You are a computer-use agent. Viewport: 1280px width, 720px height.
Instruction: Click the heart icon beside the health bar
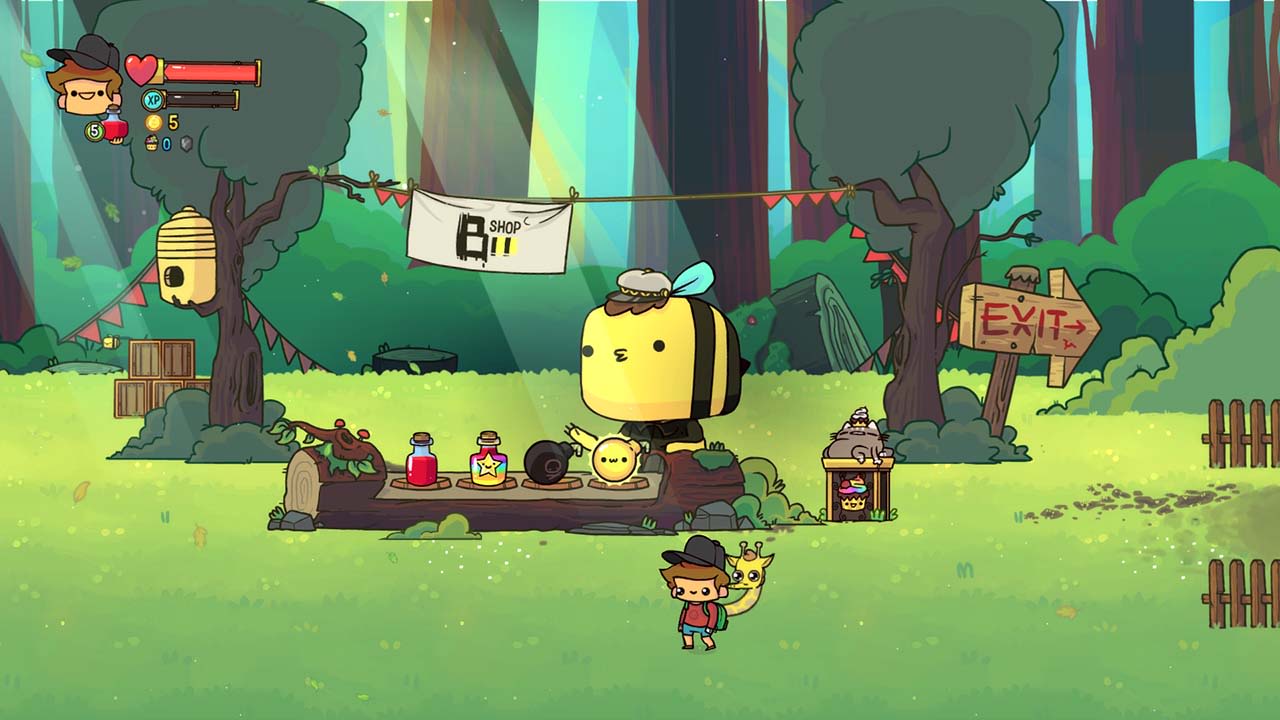pos(140,68)
